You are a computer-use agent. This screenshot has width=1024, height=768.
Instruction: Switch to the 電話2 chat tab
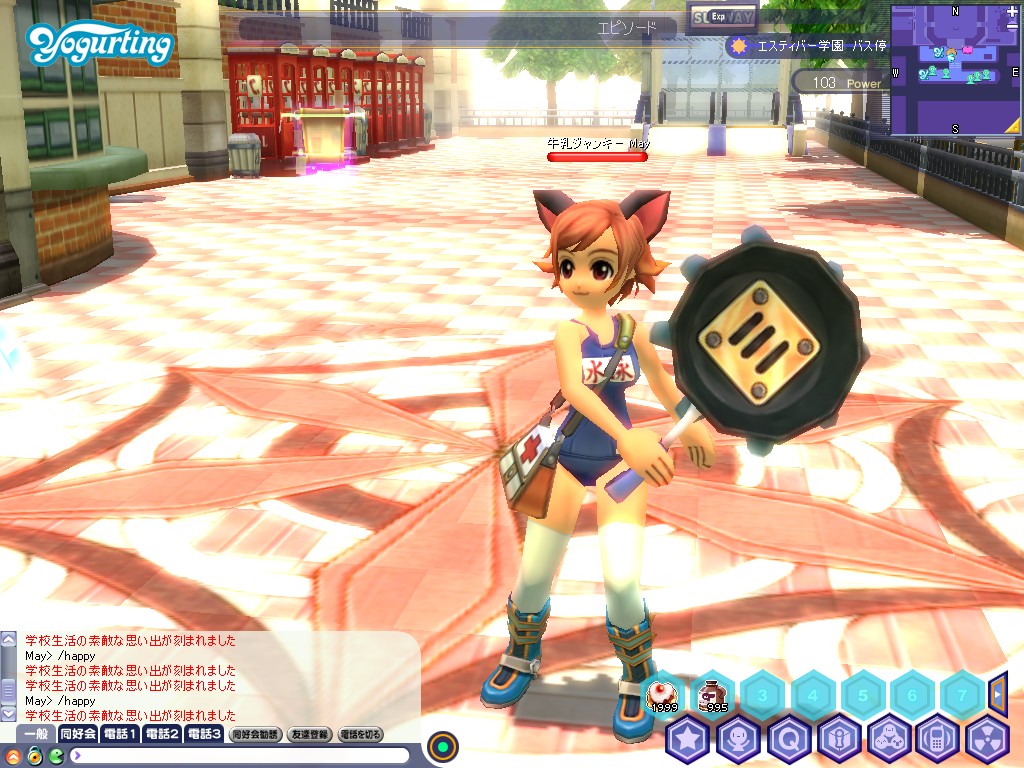point(162,734)
